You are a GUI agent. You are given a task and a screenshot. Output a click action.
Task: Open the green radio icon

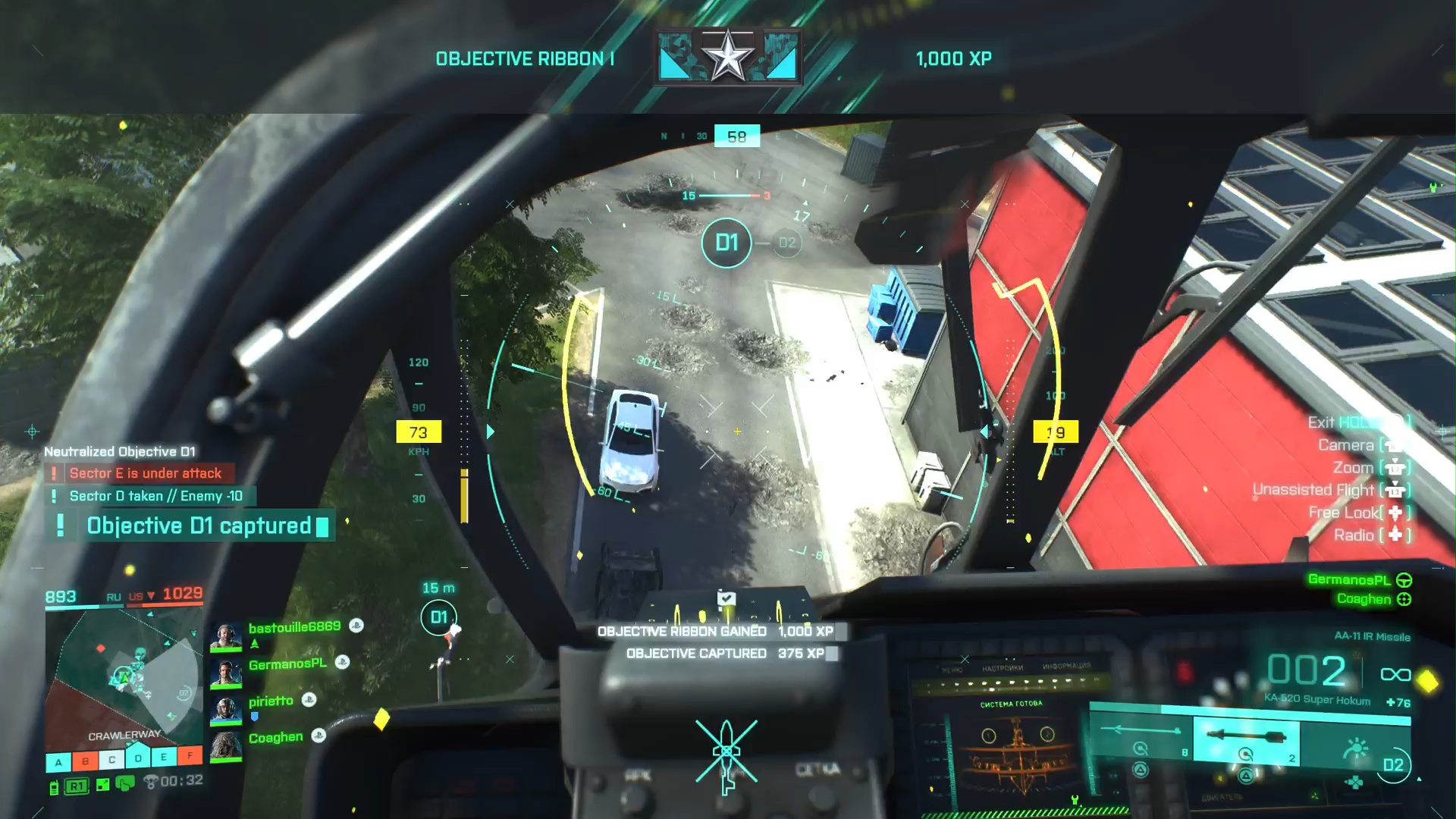(54, 787)
